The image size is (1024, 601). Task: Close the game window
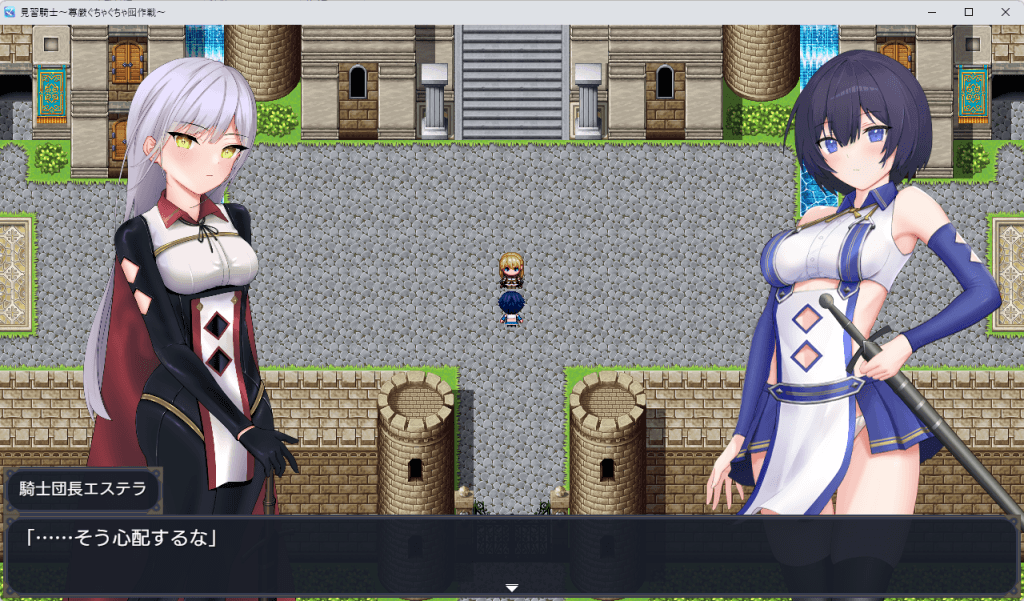coord(1003,11)
